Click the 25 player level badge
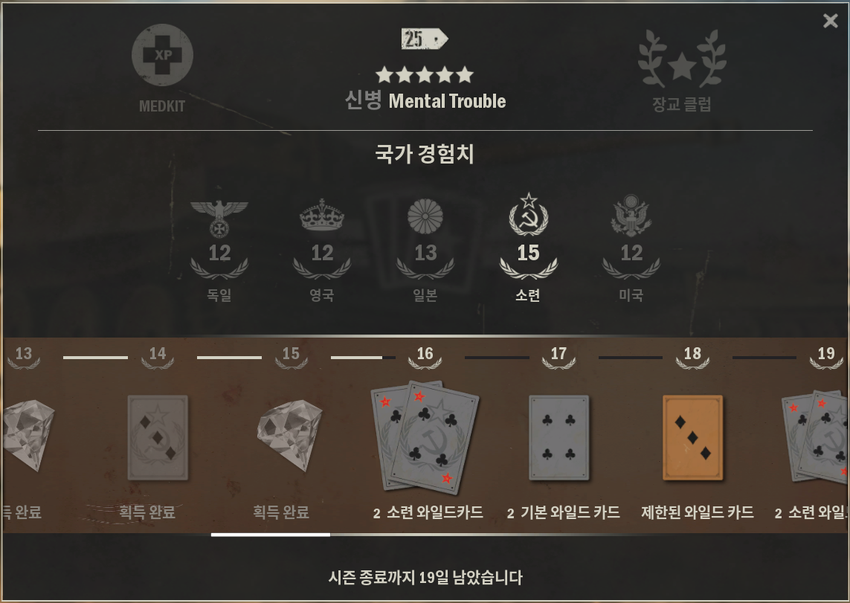 pyautogui.click(x=424, y=39)
